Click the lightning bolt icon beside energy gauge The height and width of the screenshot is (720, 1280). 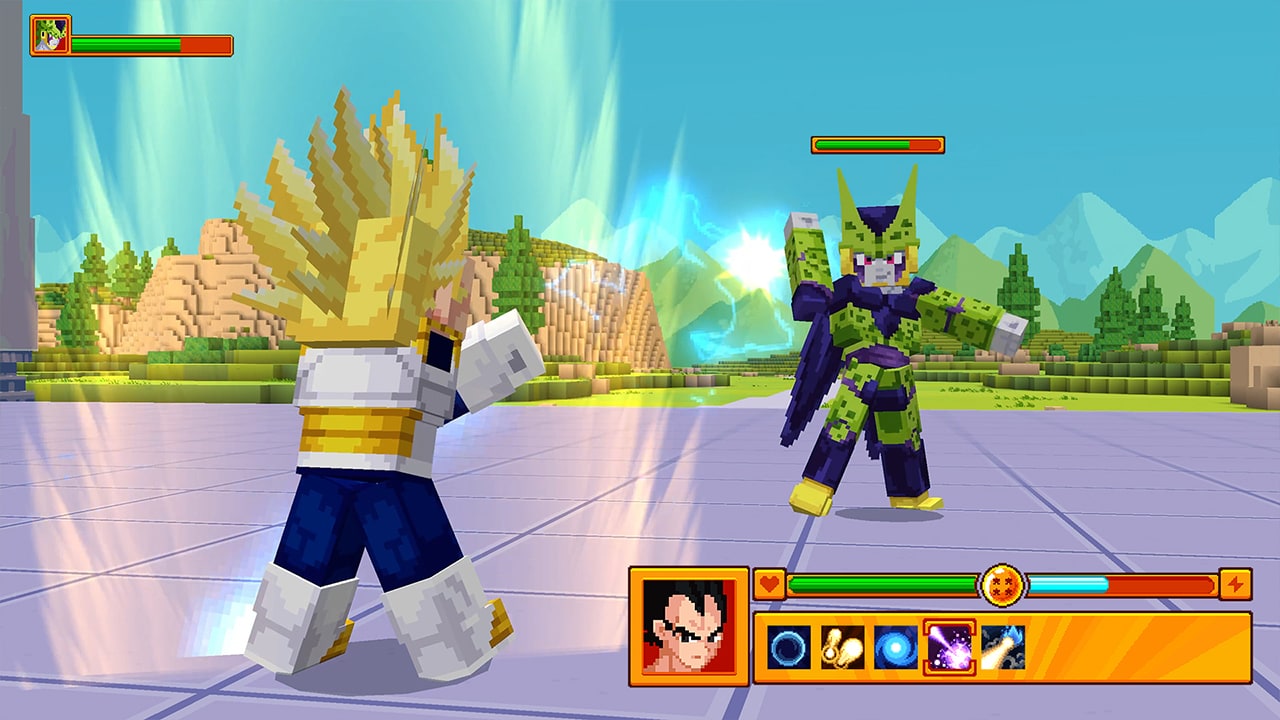point(1237,582)
